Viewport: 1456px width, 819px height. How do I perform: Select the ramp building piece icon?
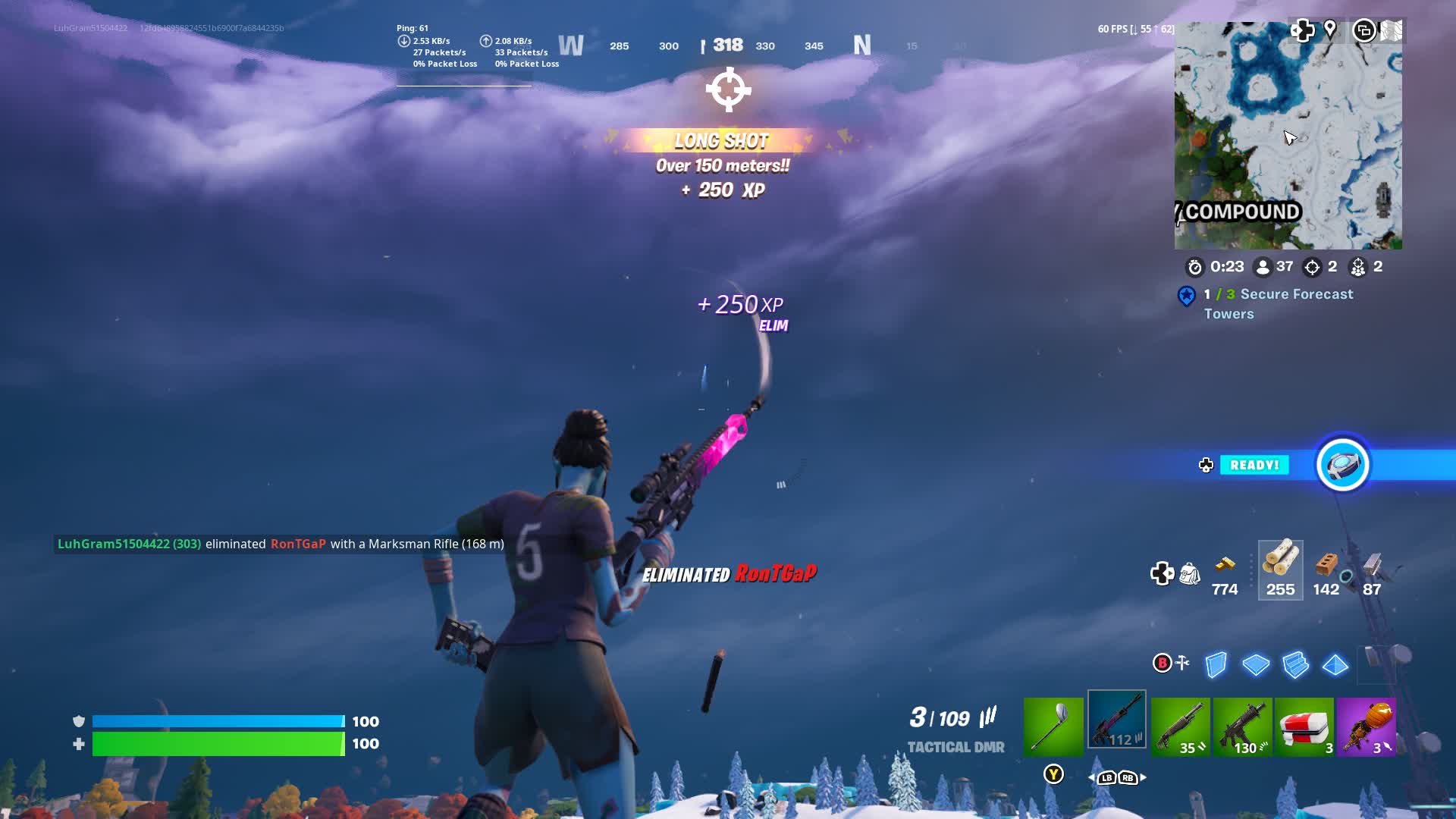click(x=1294, y=666)
